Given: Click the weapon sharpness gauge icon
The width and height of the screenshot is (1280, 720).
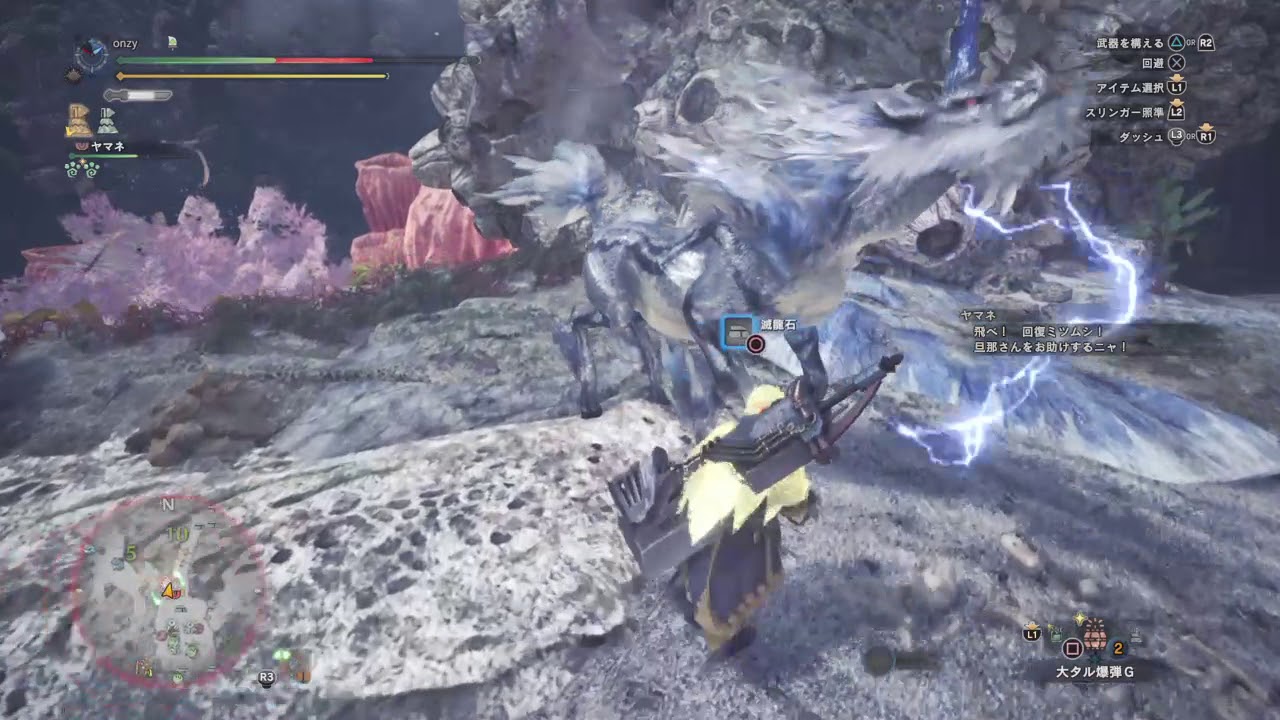Looking at the screenshot, I should tap(137, 94).
